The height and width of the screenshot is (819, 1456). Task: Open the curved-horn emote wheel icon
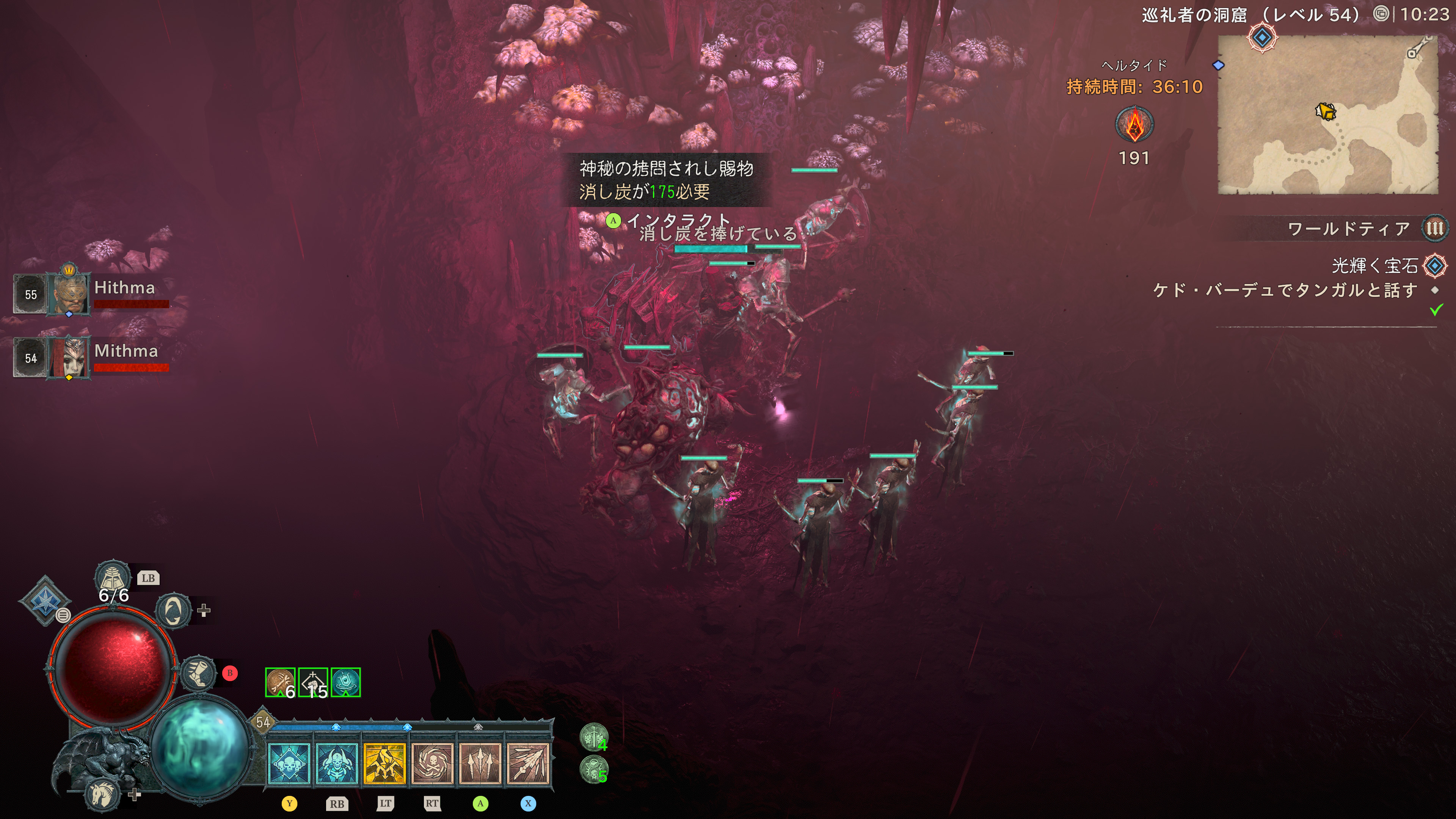[173, 610]
